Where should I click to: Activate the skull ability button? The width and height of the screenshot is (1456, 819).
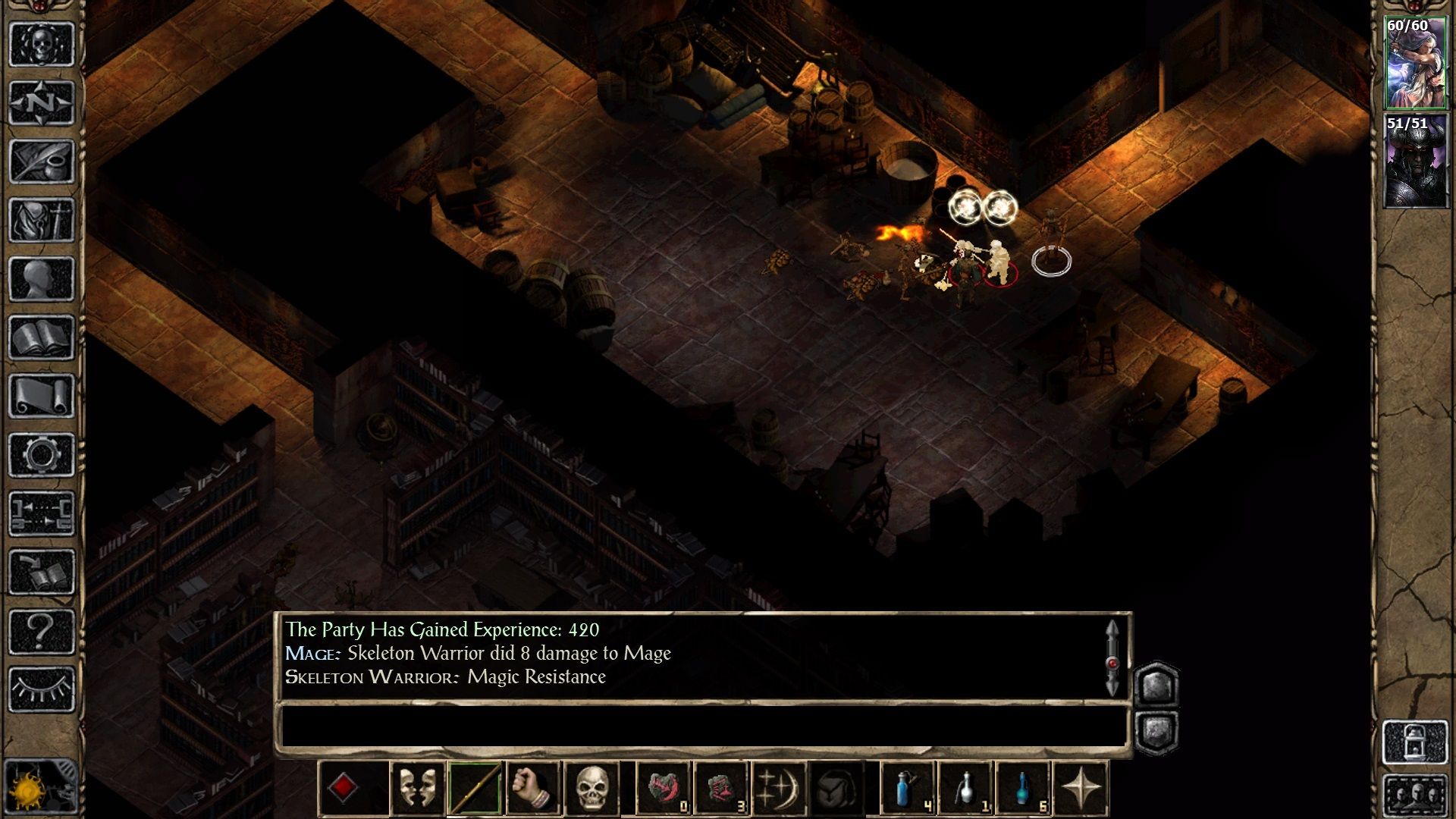[x=592, y=789]
